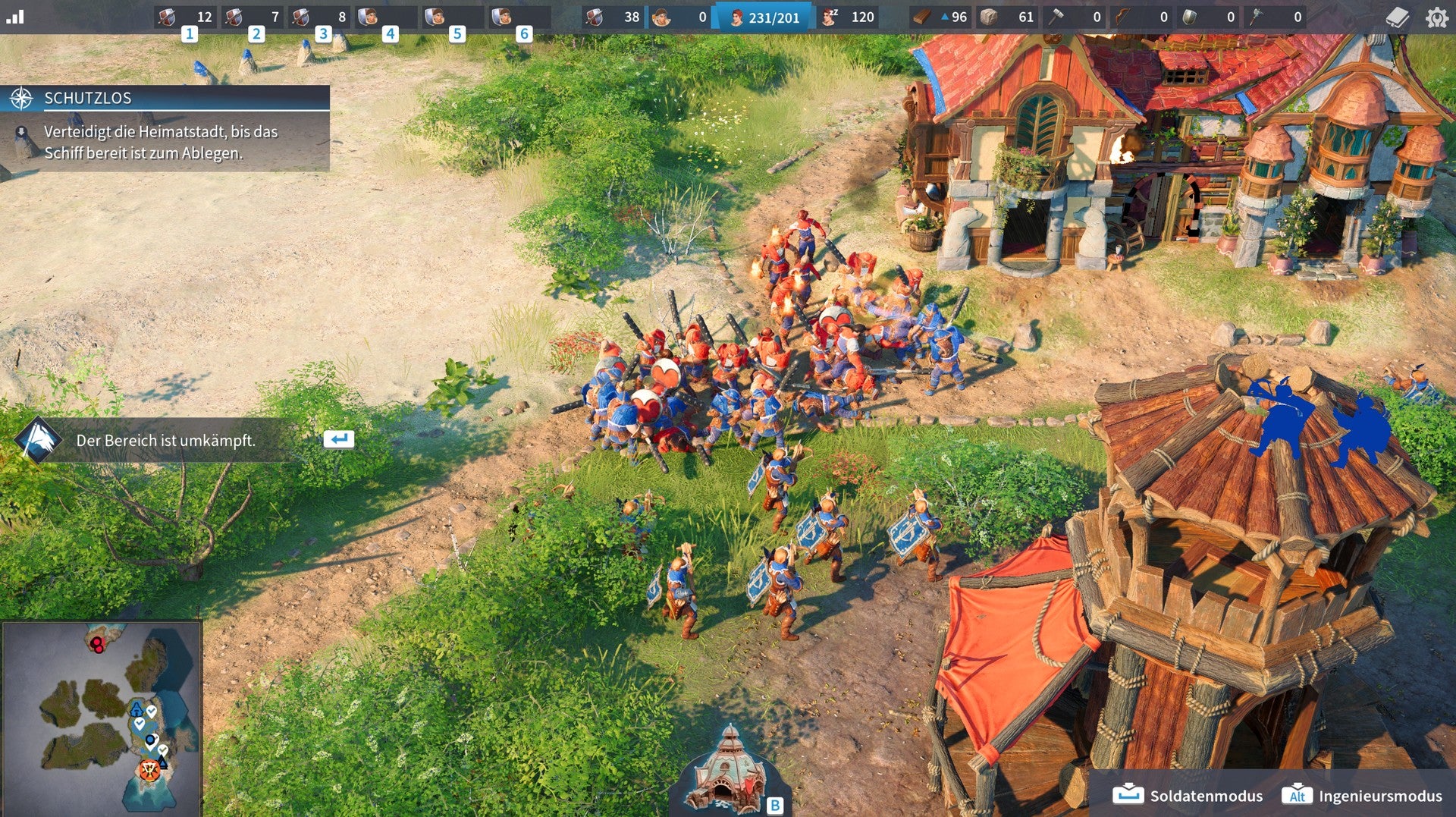1456x817 pixels.
Task: Select army group 1 with 12 soldiers
Action: click(x=186, y=17)
